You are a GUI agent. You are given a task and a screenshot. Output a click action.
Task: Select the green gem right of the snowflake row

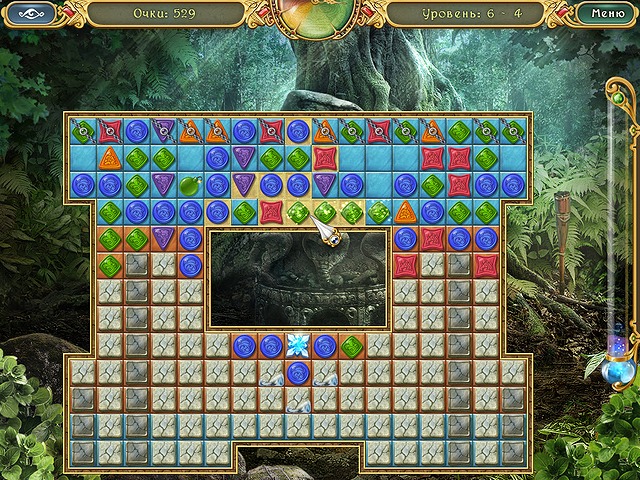[352, 346]
